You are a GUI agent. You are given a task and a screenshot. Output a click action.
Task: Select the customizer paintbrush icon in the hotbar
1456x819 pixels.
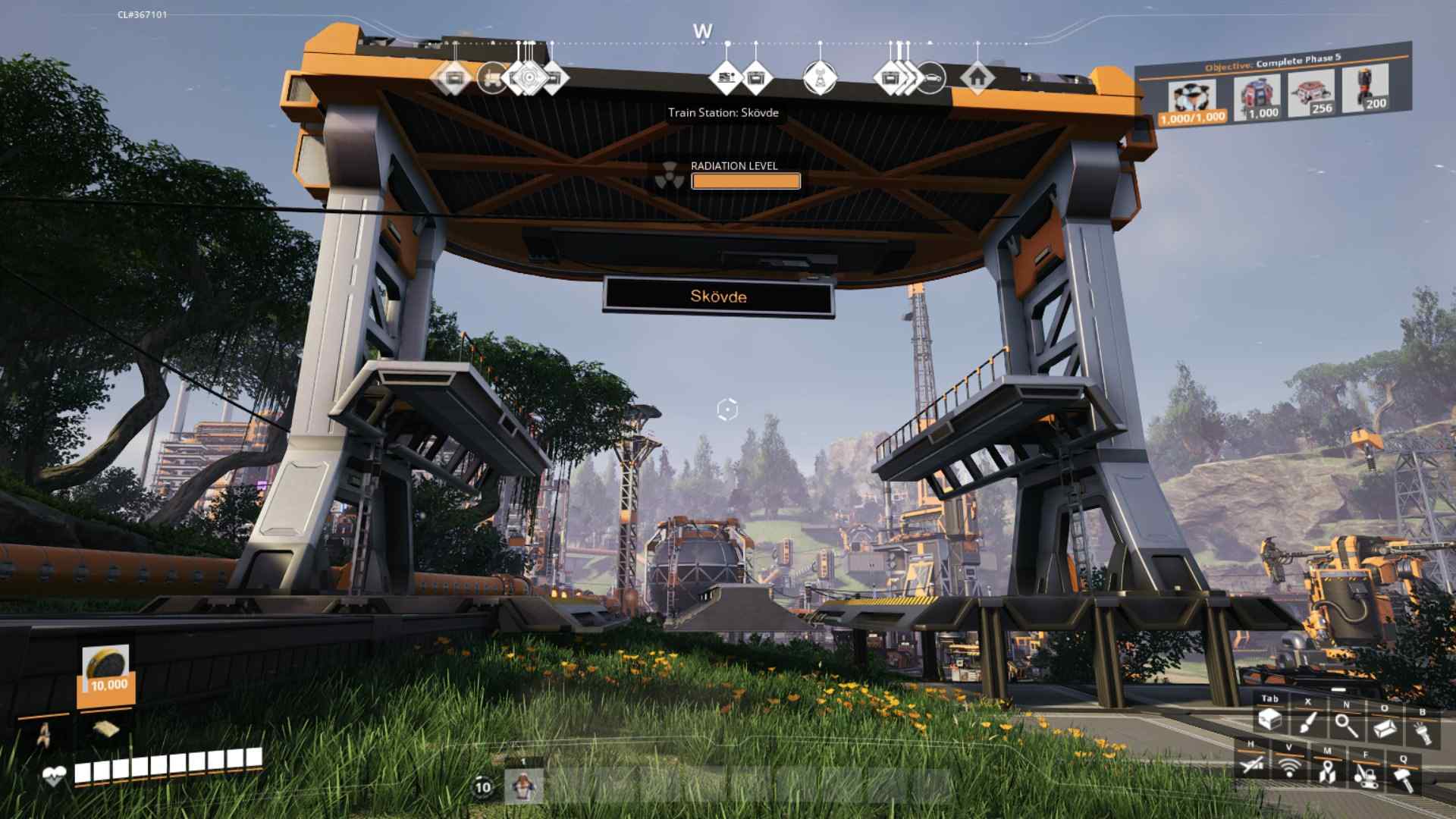pos(1308,723)
